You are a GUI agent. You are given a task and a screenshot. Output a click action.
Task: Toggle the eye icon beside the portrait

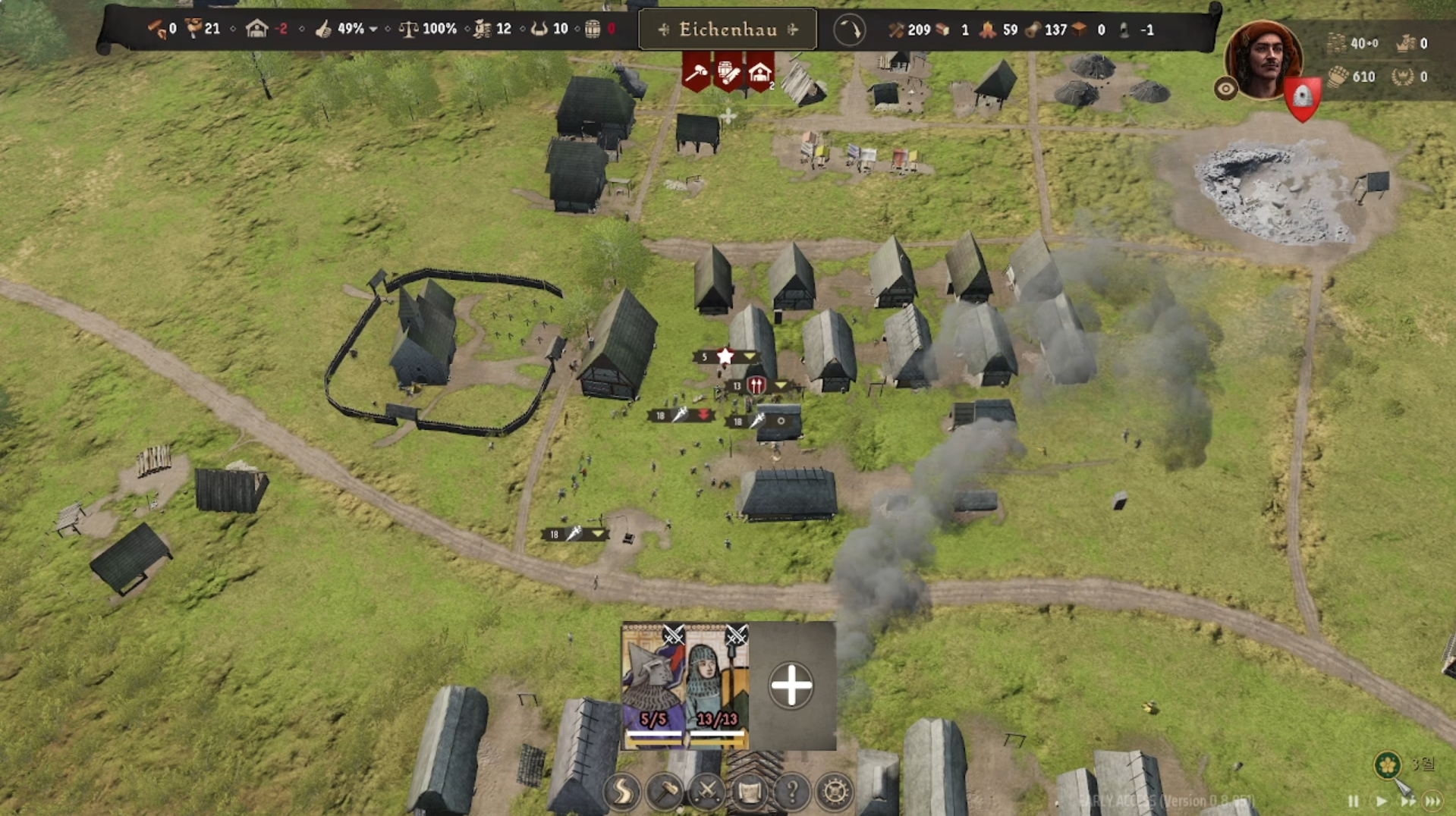tap(1225, 89)
